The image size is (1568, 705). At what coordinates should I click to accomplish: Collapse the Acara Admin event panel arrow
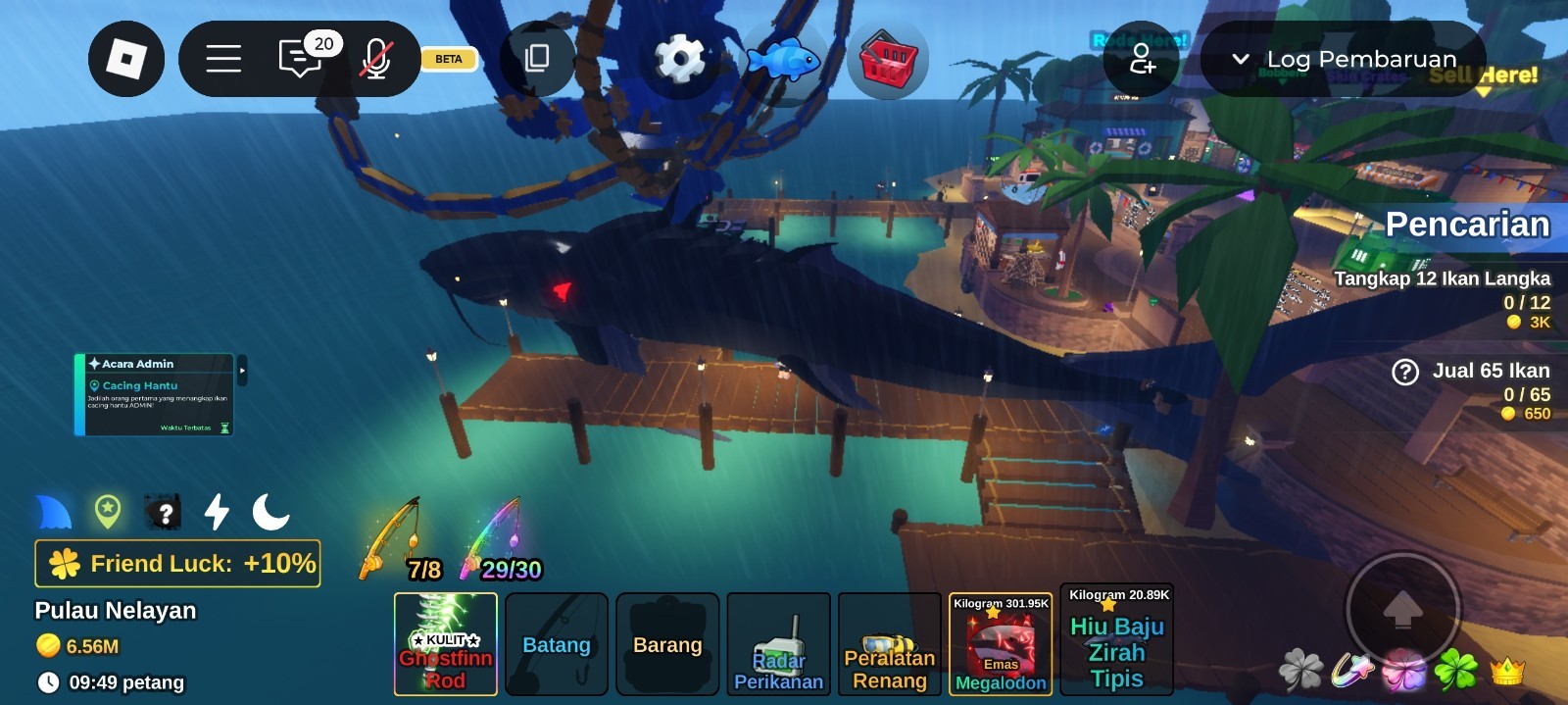click(242, 370)
